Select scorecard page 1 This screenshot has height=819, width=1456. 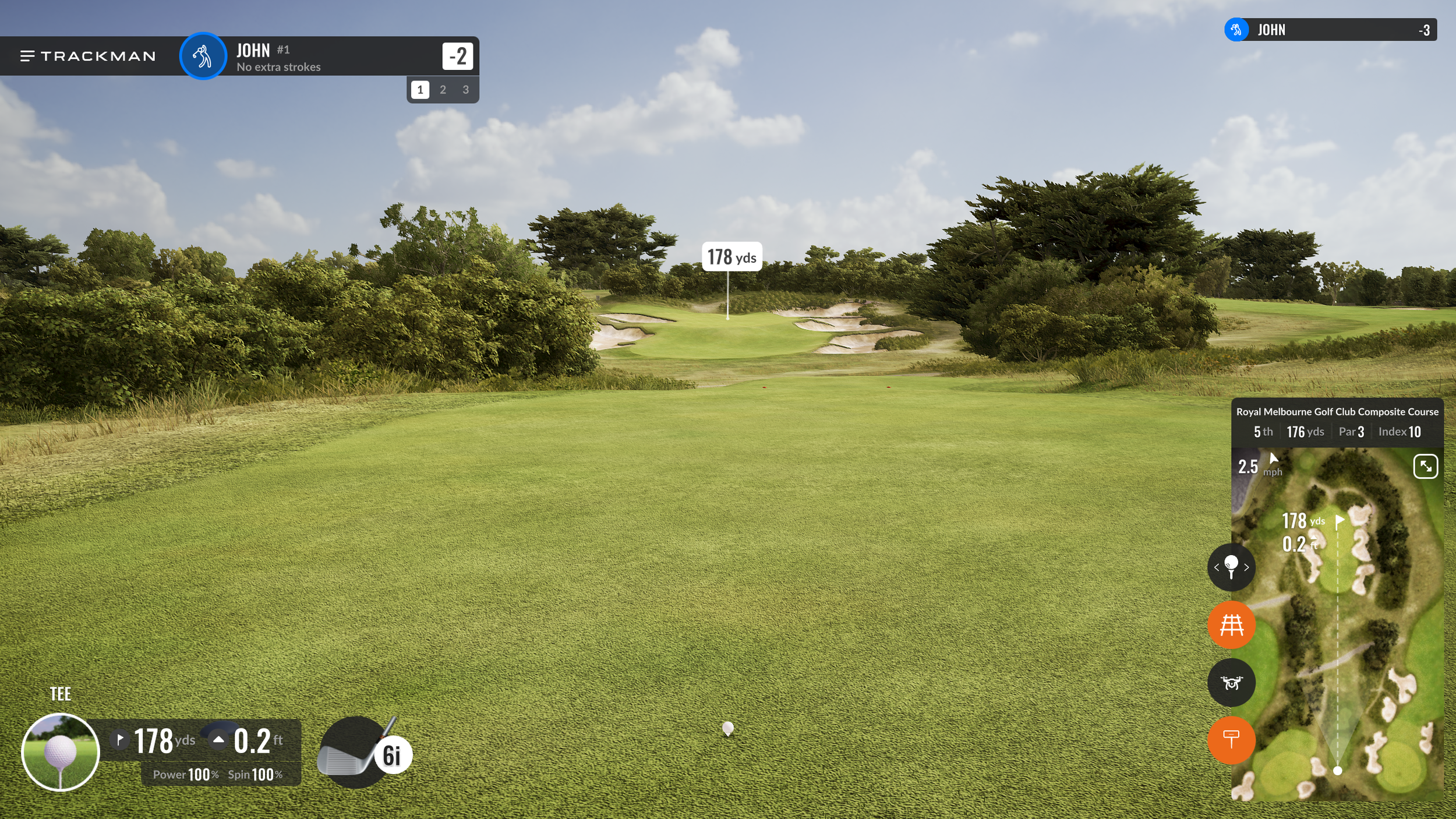[420, 90]
